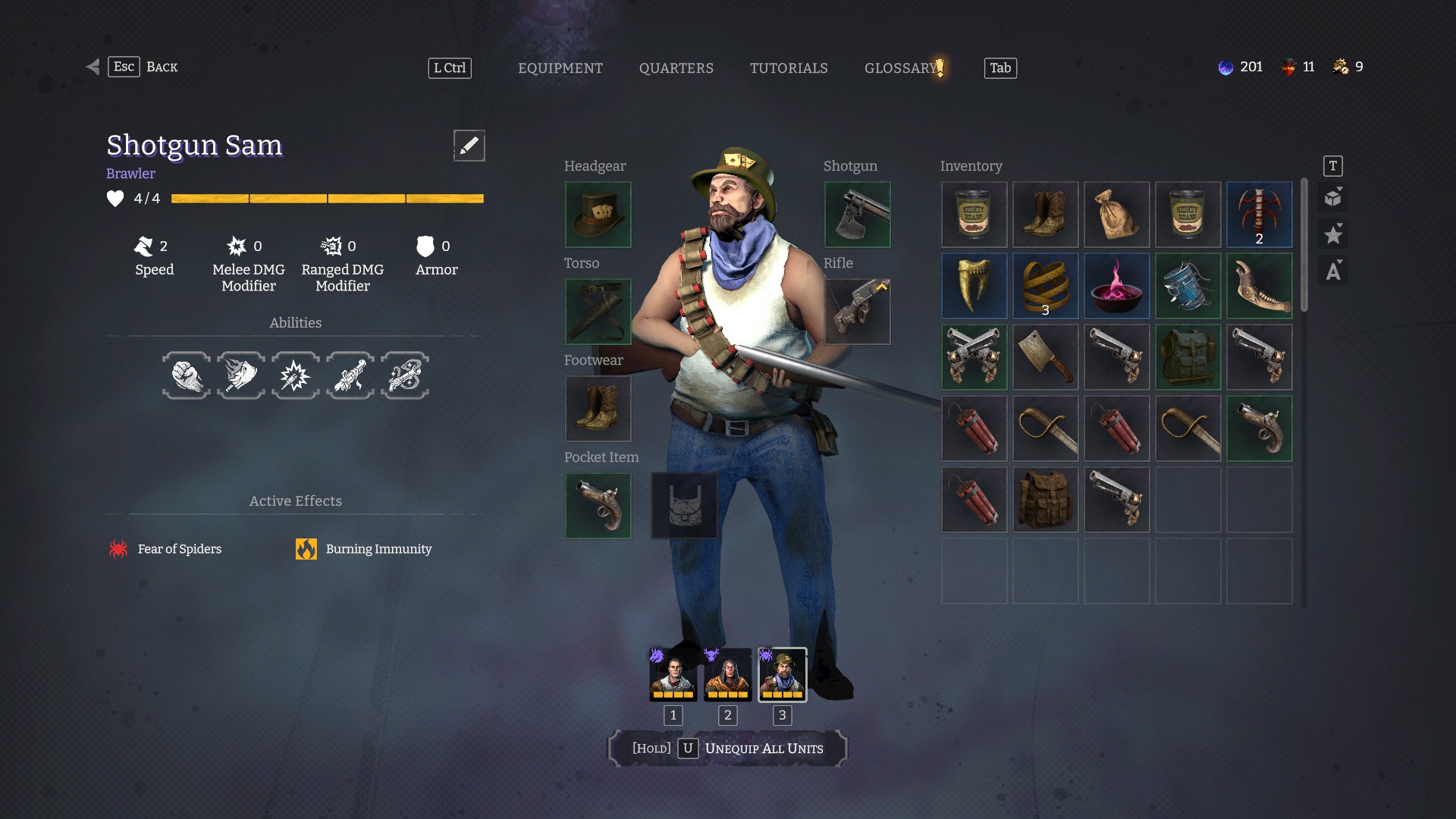Screen dimensions: 1456x819
Task: Select the Torso equipment slot
Action: [x=598, y=312]
